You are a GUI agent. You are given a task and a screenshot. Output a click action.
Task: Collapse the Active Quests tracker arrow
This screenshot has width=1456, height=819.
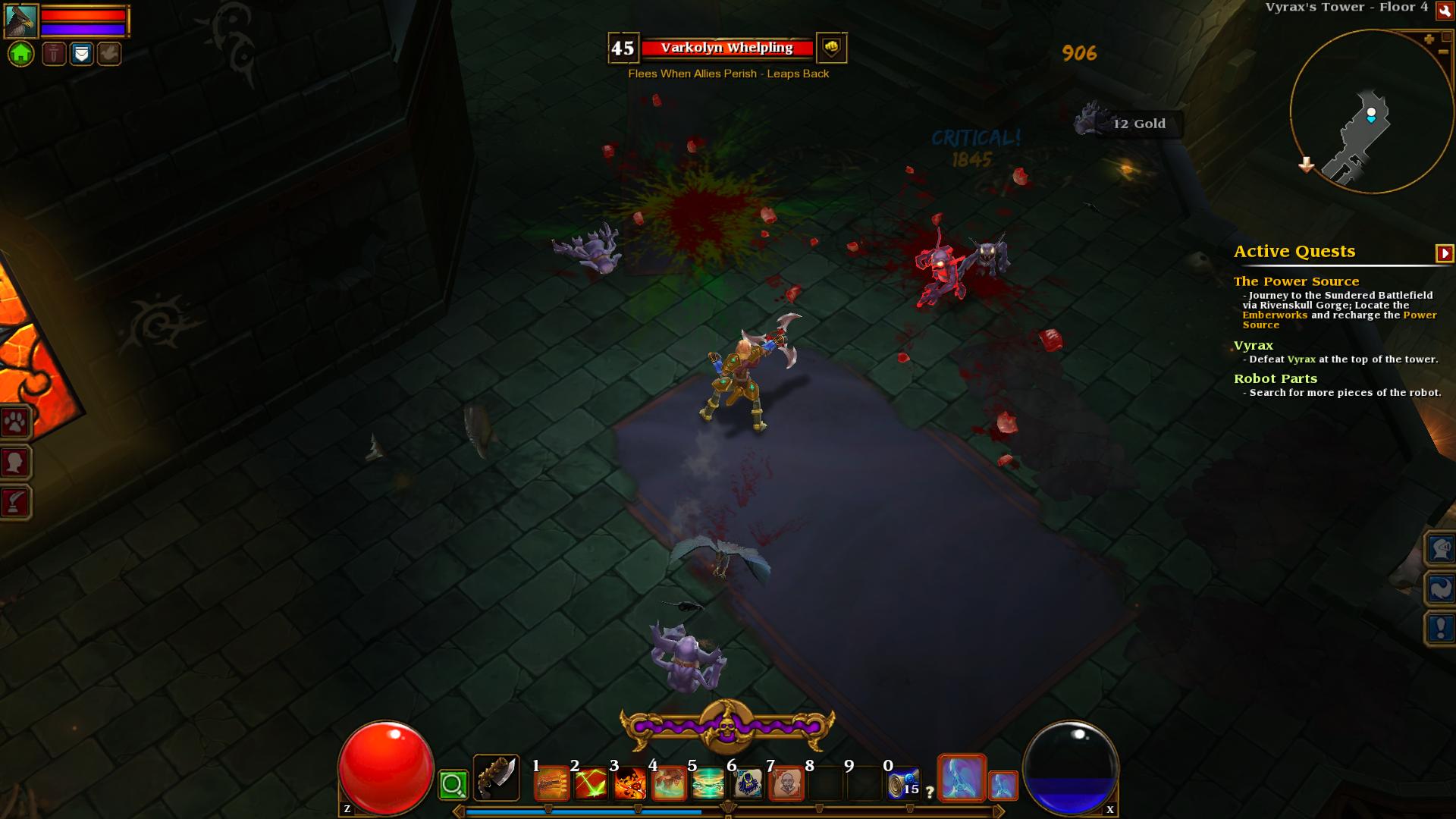pos(1444,253)
